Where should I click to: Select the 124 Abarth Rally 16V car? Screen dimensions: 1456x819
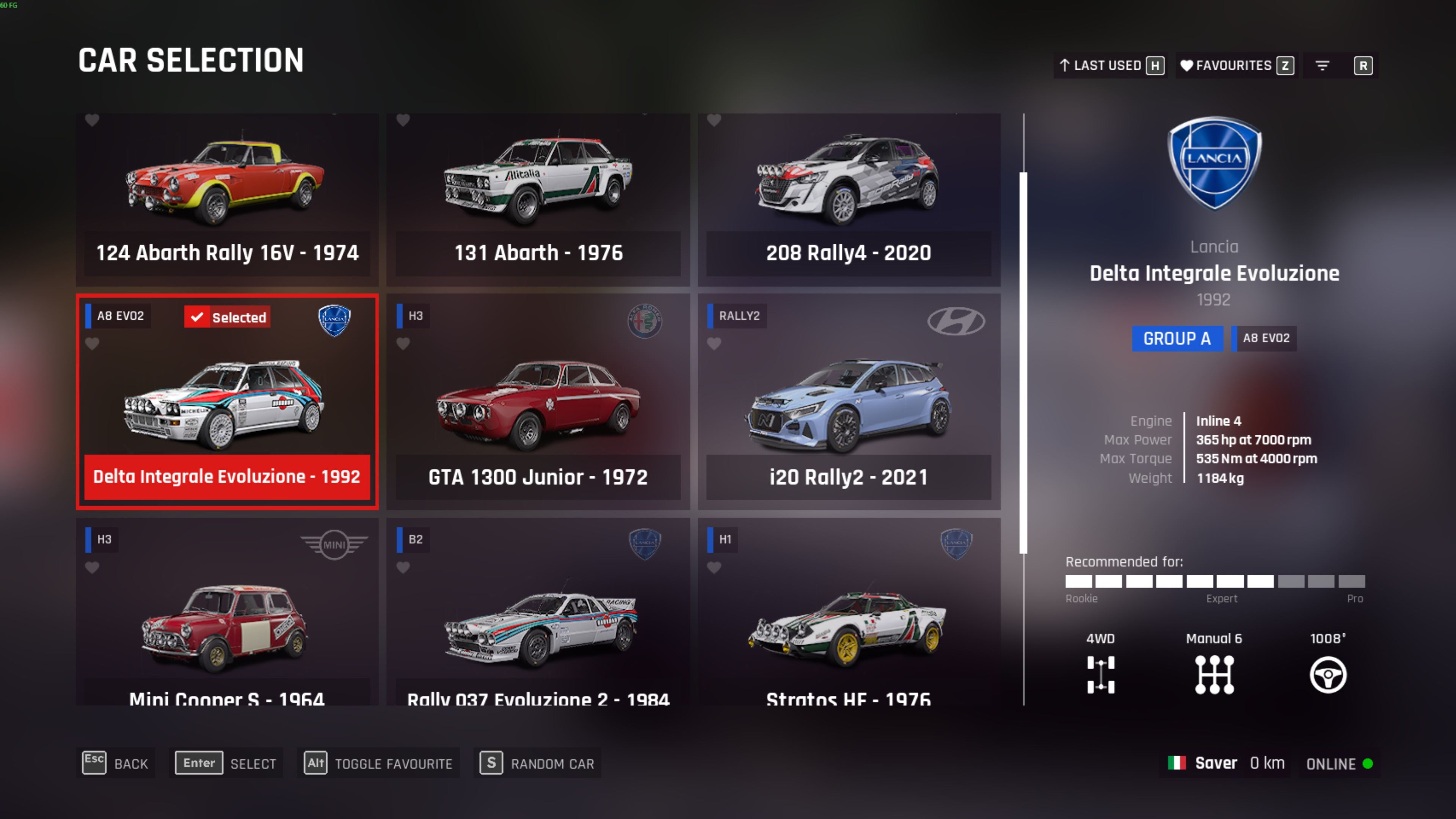coord(227,198)
